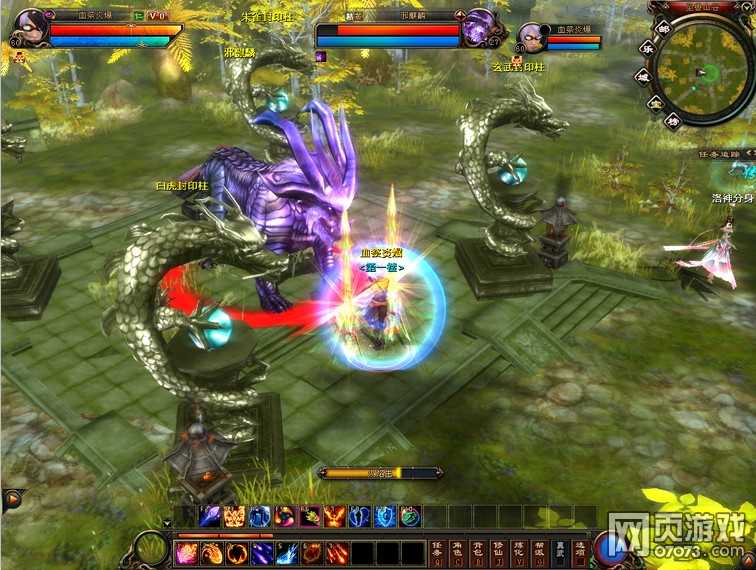The width and height of the screenshot is (756, 570).
Task: Activate the orange phoenix skill icon
Action: pyautogui.click(x=334, y=517)
